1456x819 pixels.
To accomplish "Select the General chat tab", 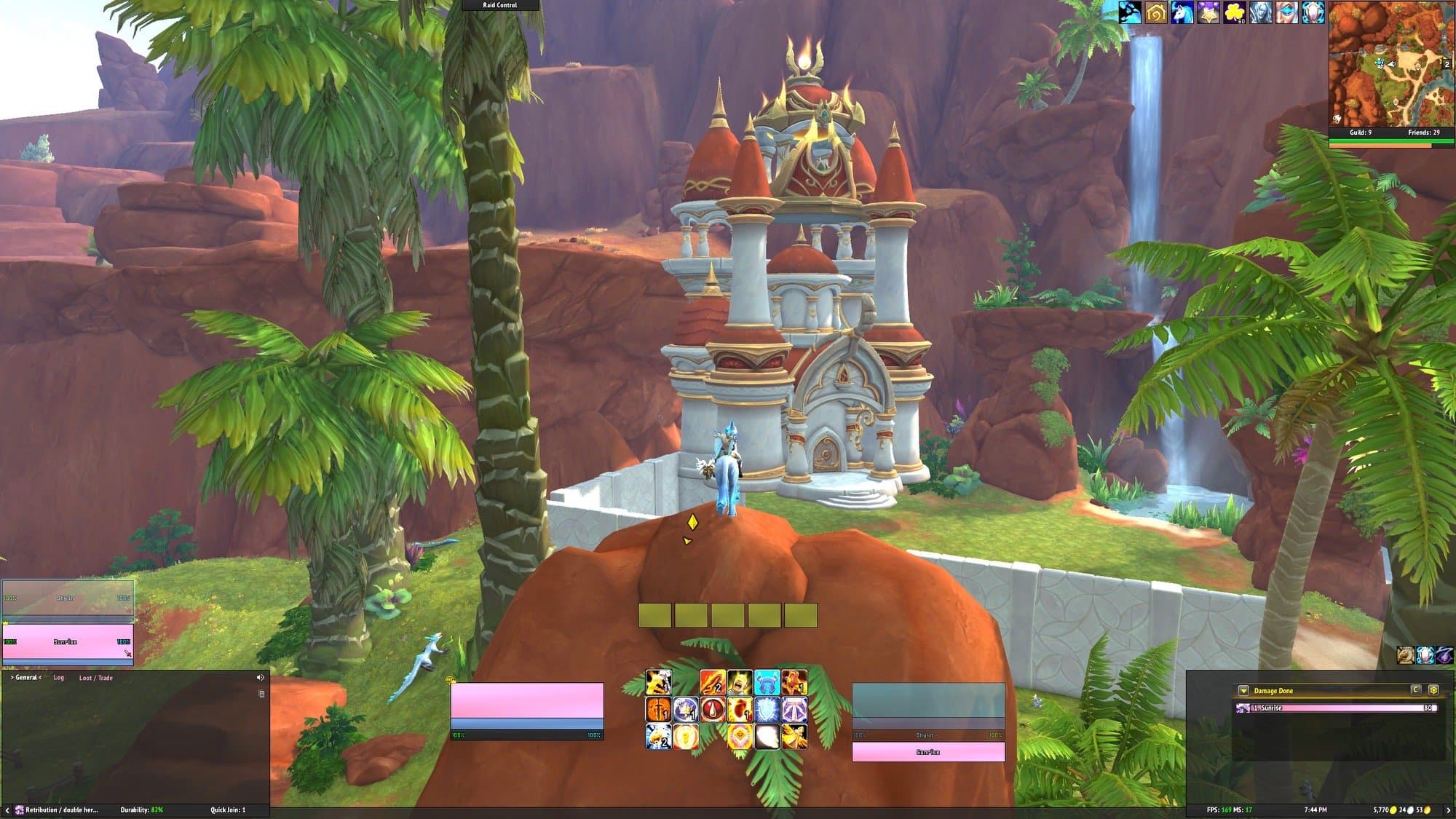I will click(x=26, y=678).
